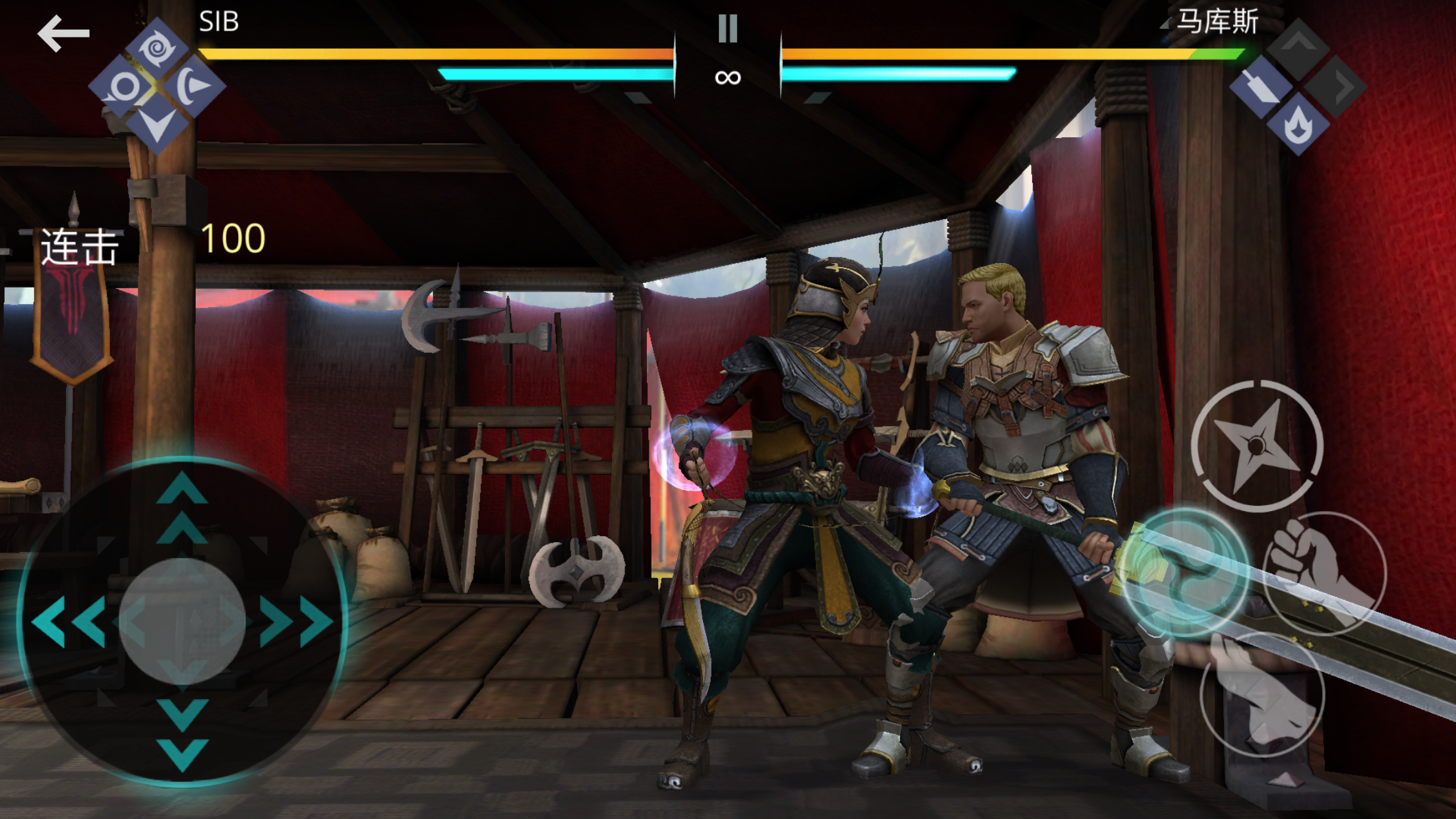Viewport: 1456px width, 819px height.
Task: Move left using the joystick's left arrows
Action: pos(69,621)
